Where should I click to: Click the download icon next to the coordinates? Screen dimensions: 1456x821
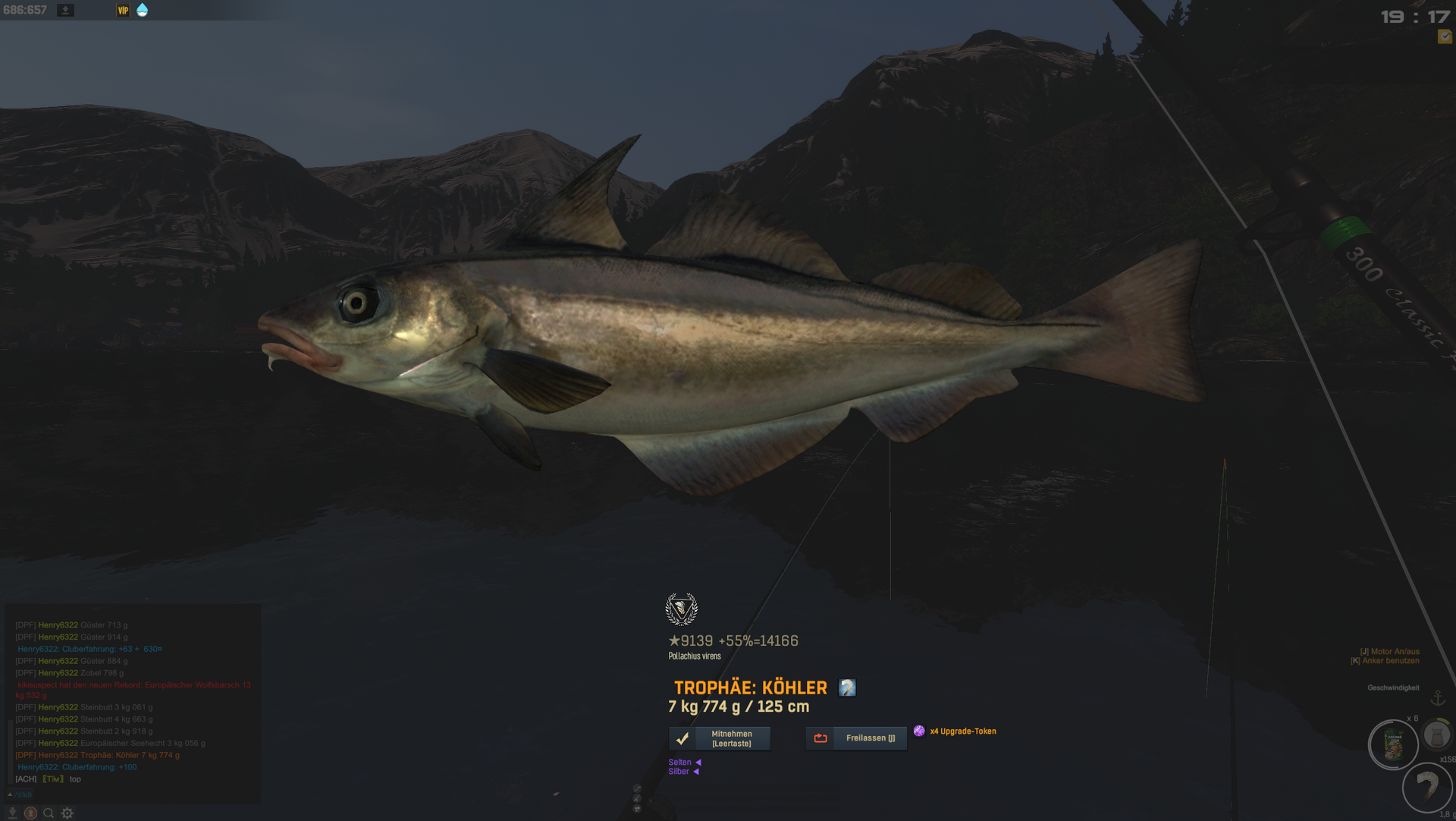(x=66, y=10)
